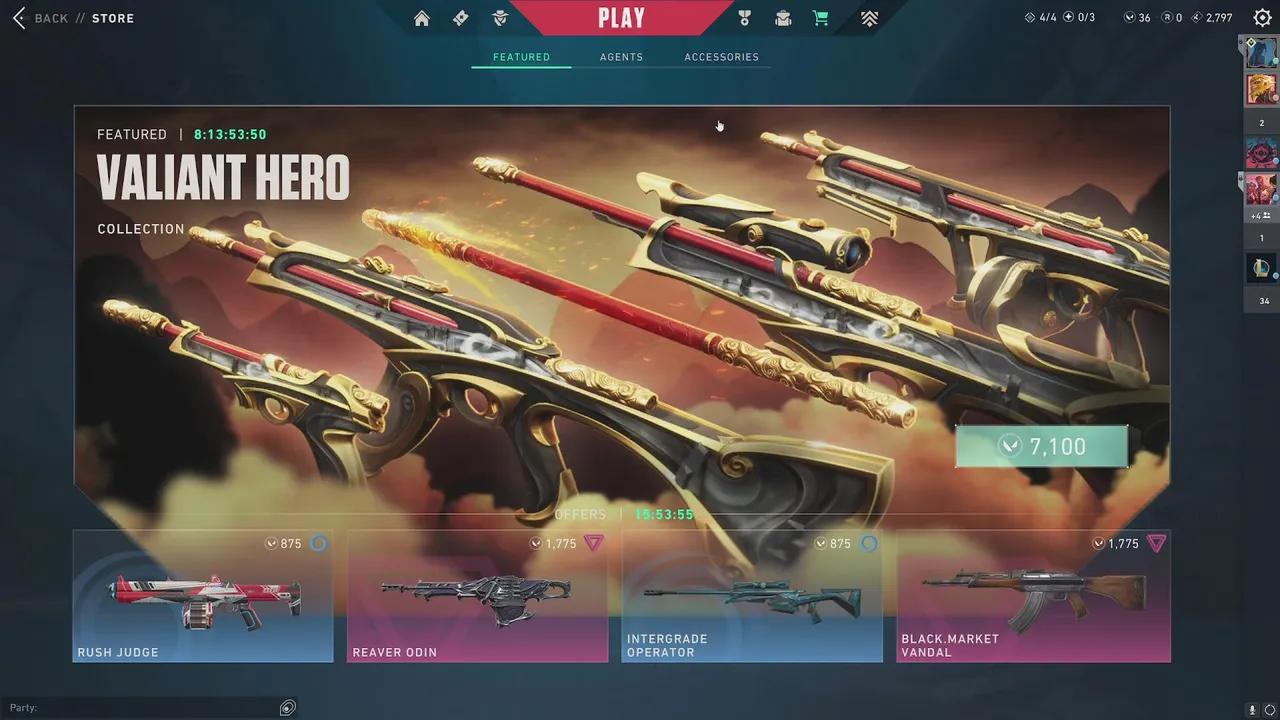Image resolution: width=1280 pixels, height=720 pixels.
Task: Select the Rush Judge offer card
Action: (202, 597)
